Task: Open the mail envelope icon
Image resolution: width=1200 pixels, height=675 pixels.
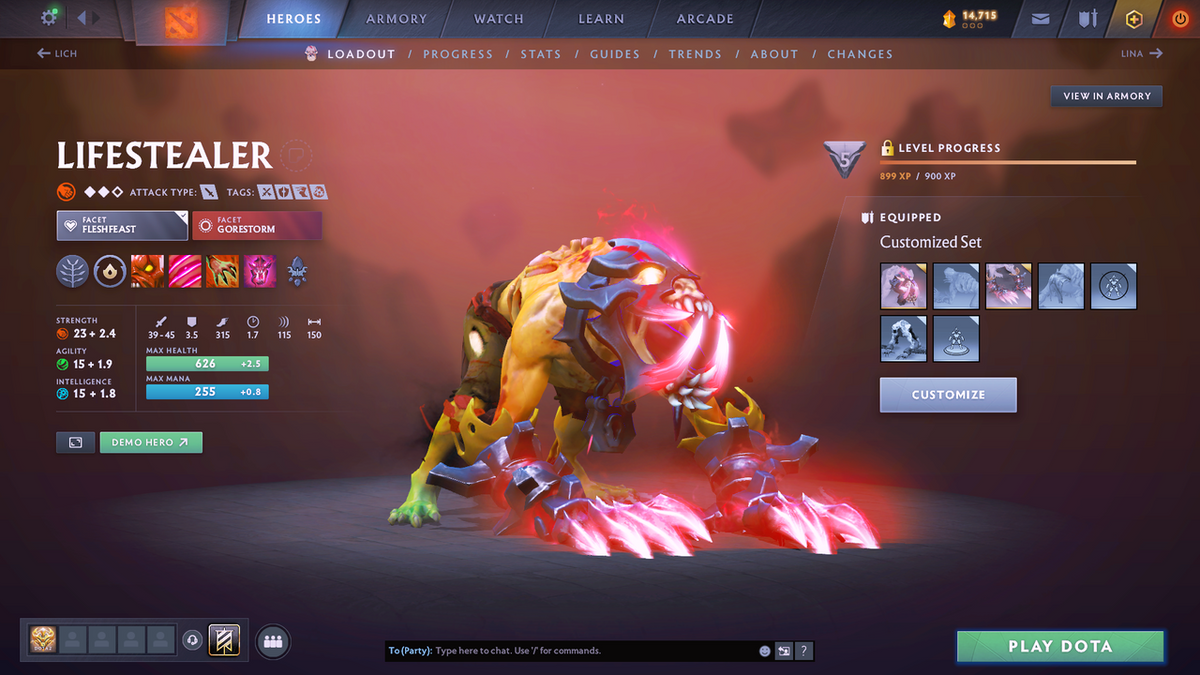Action: (x=1041, y=19)
